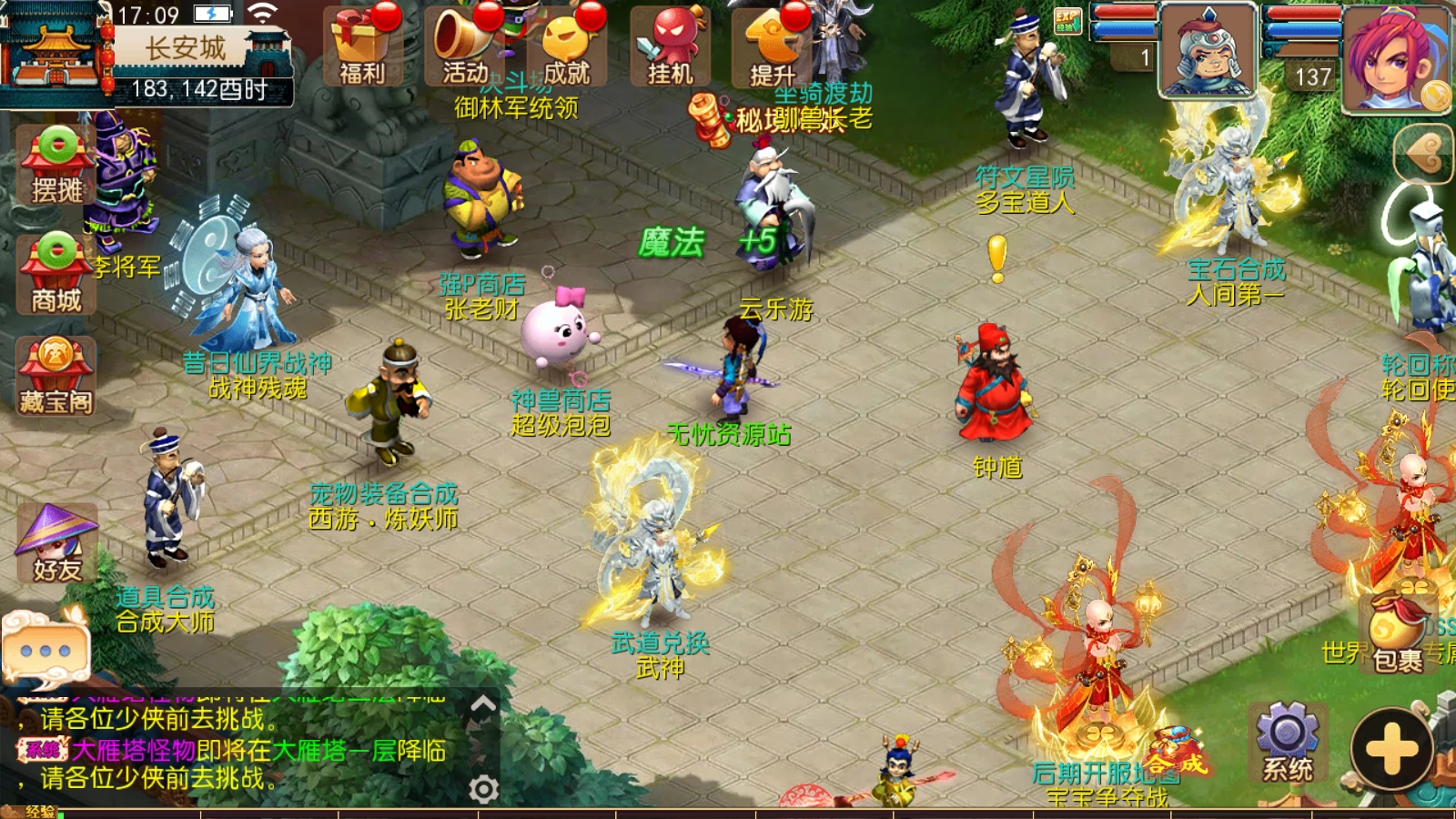Image resolution: width=1456 pixels, height=819 pixels.
Task: Collapse the right-side arrow panel button
Action: pos(1424,154)
